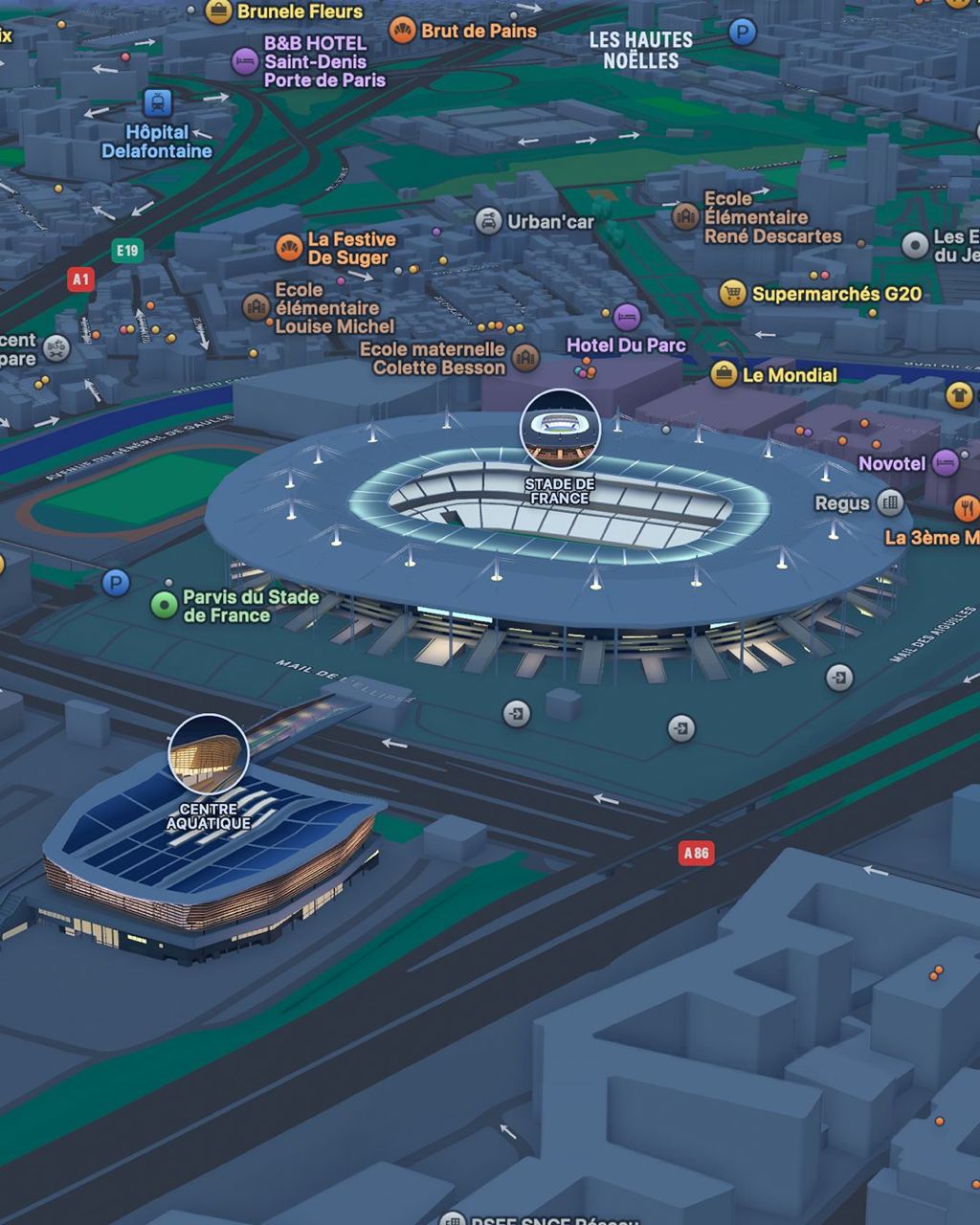Open La Festive De Suger bakery pin
980x1225 pixels.
(x=288, y=248)
